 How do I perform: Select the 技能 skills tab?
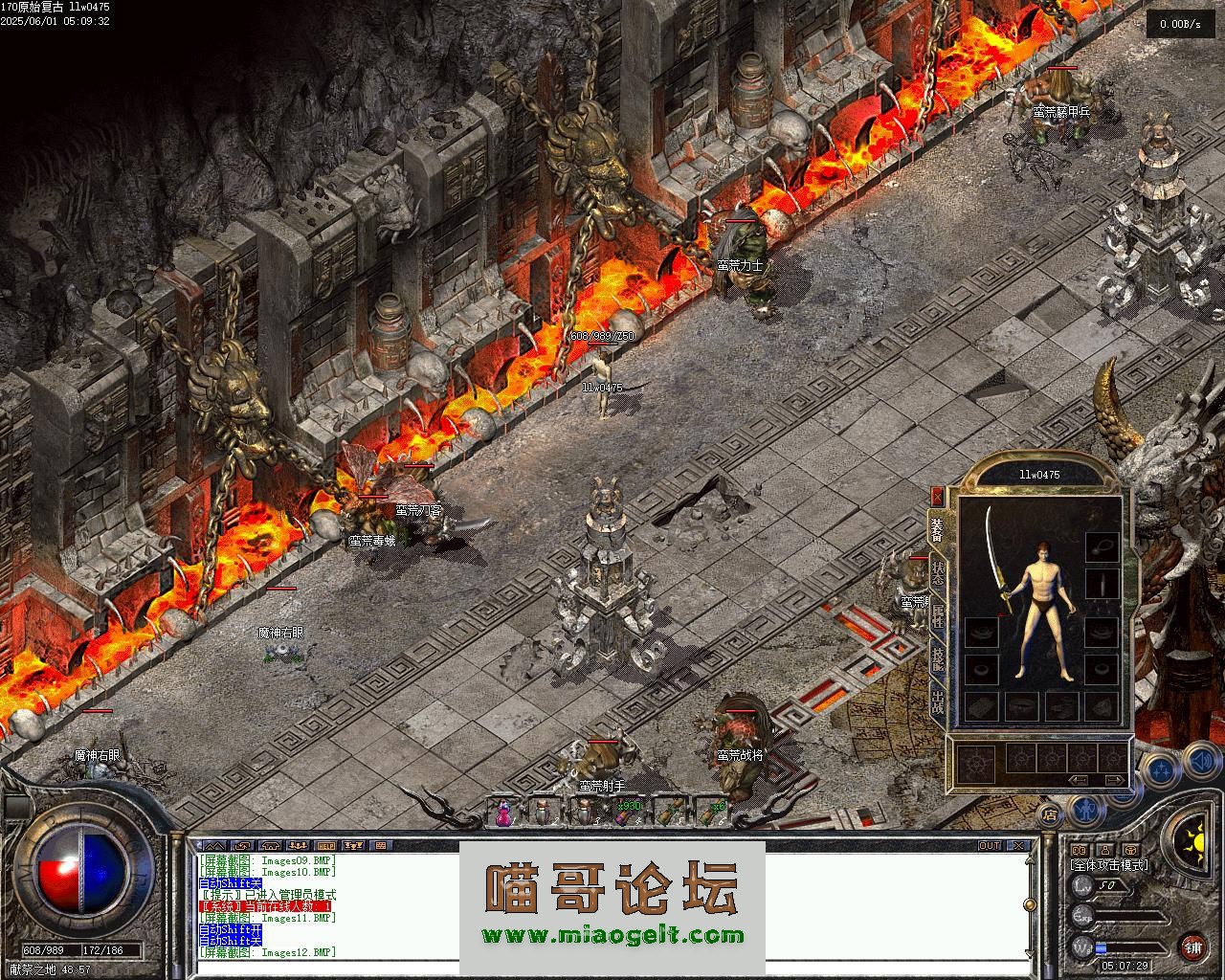tap(938, 659)
